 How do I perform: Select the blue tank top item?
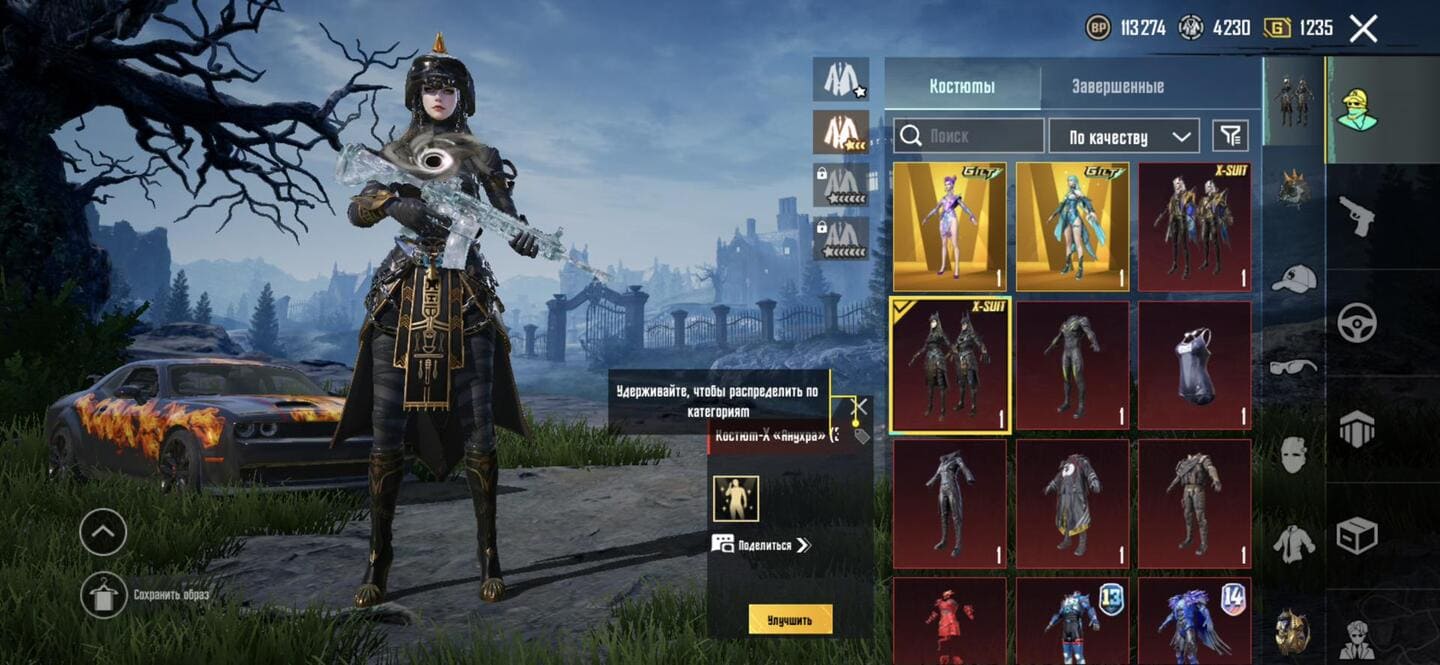tap(1194, 366)
